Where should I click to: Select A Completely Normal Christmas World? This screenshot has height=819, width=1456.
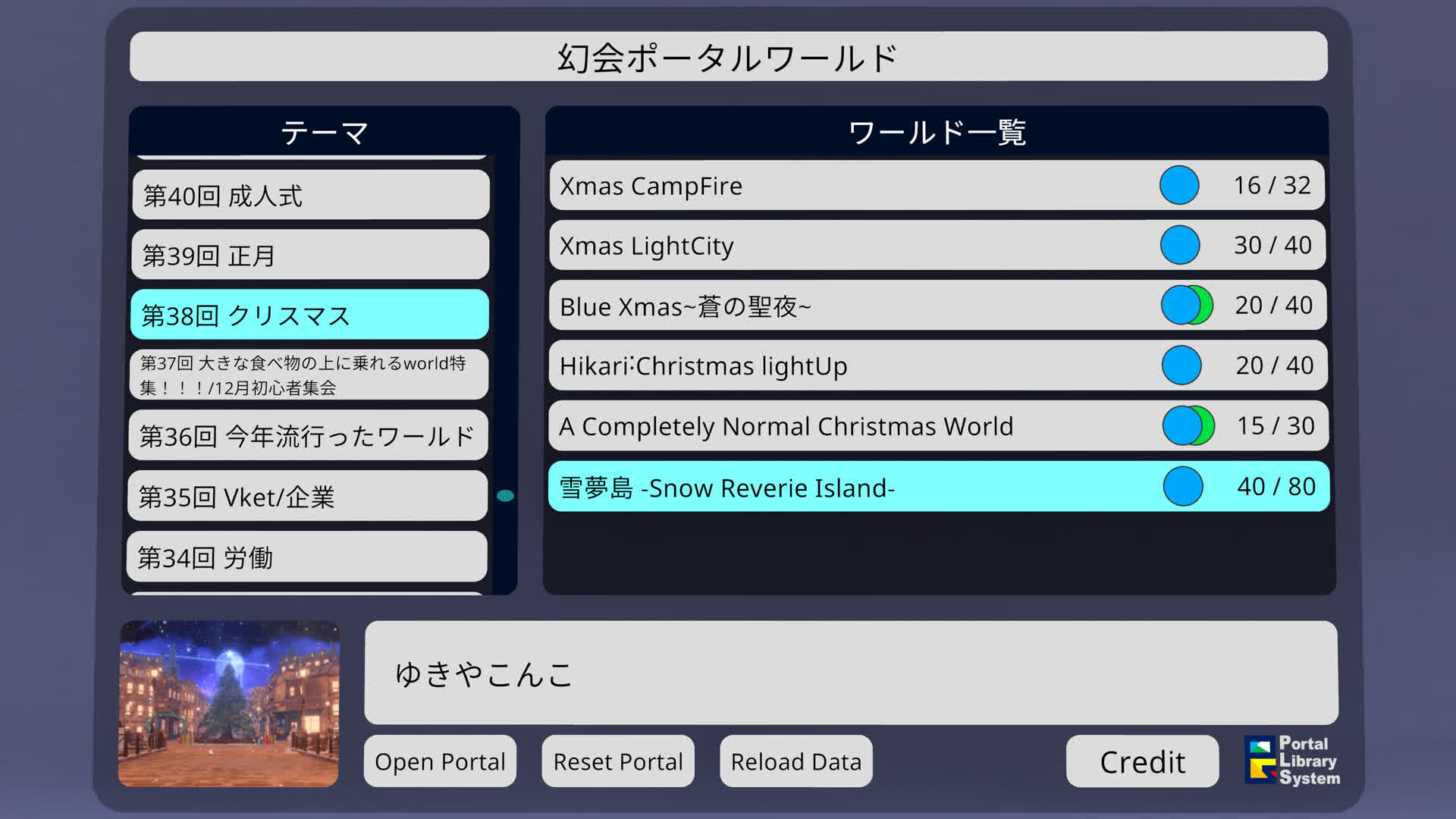tap(938, 426)
